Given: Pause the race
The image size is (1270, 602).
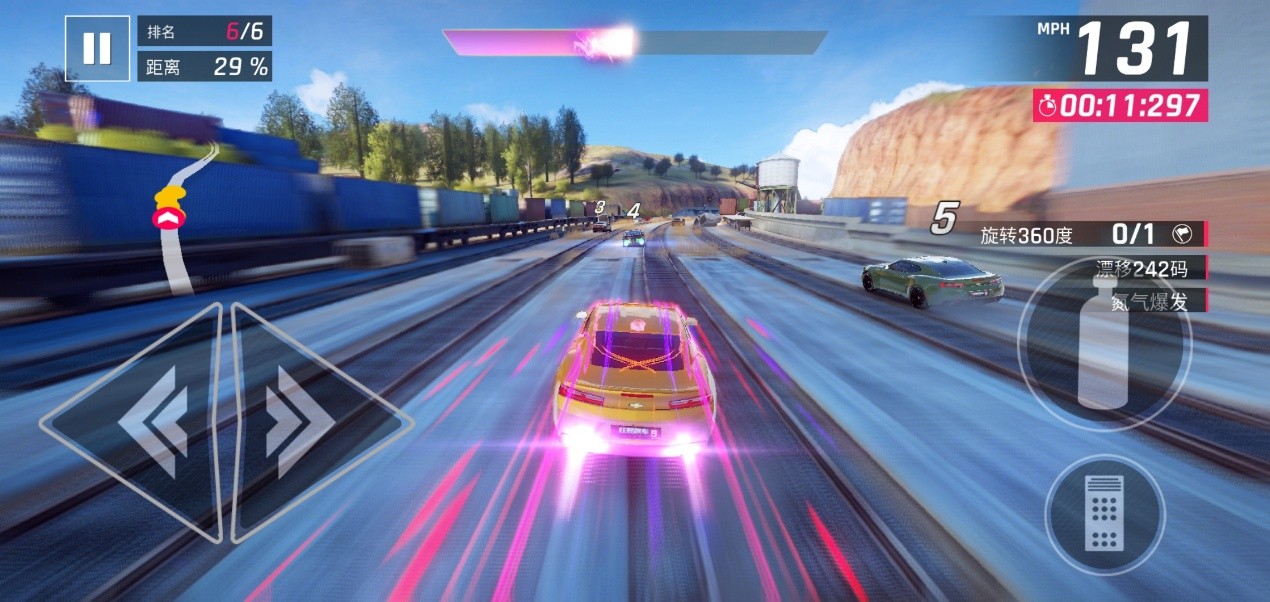Looking at the screenshot, I should click(97, 48).
